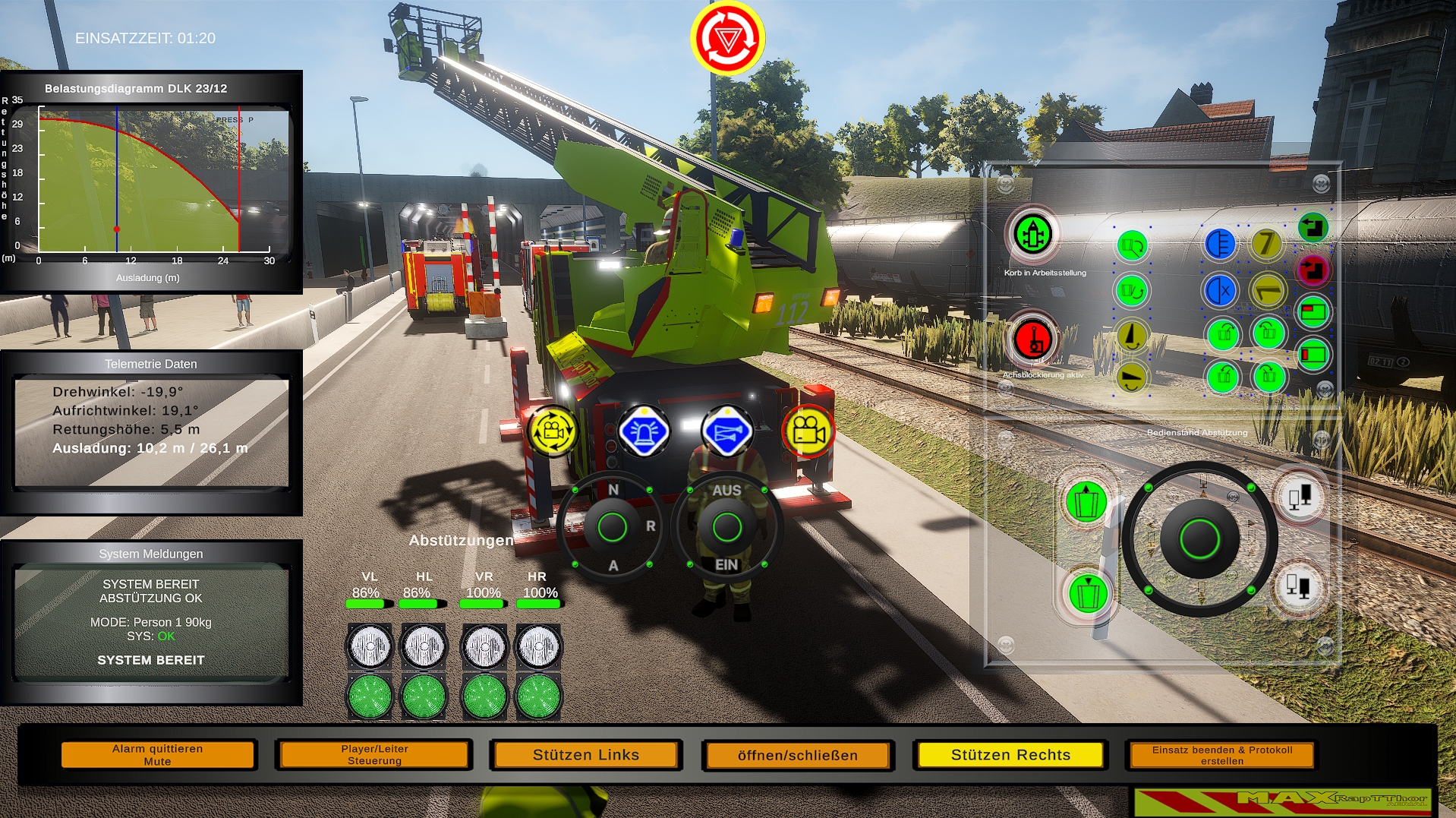End mission via Einsatz beenden & Protokoll erstellen
The image size is (1456, 818).
[1221, 754]
